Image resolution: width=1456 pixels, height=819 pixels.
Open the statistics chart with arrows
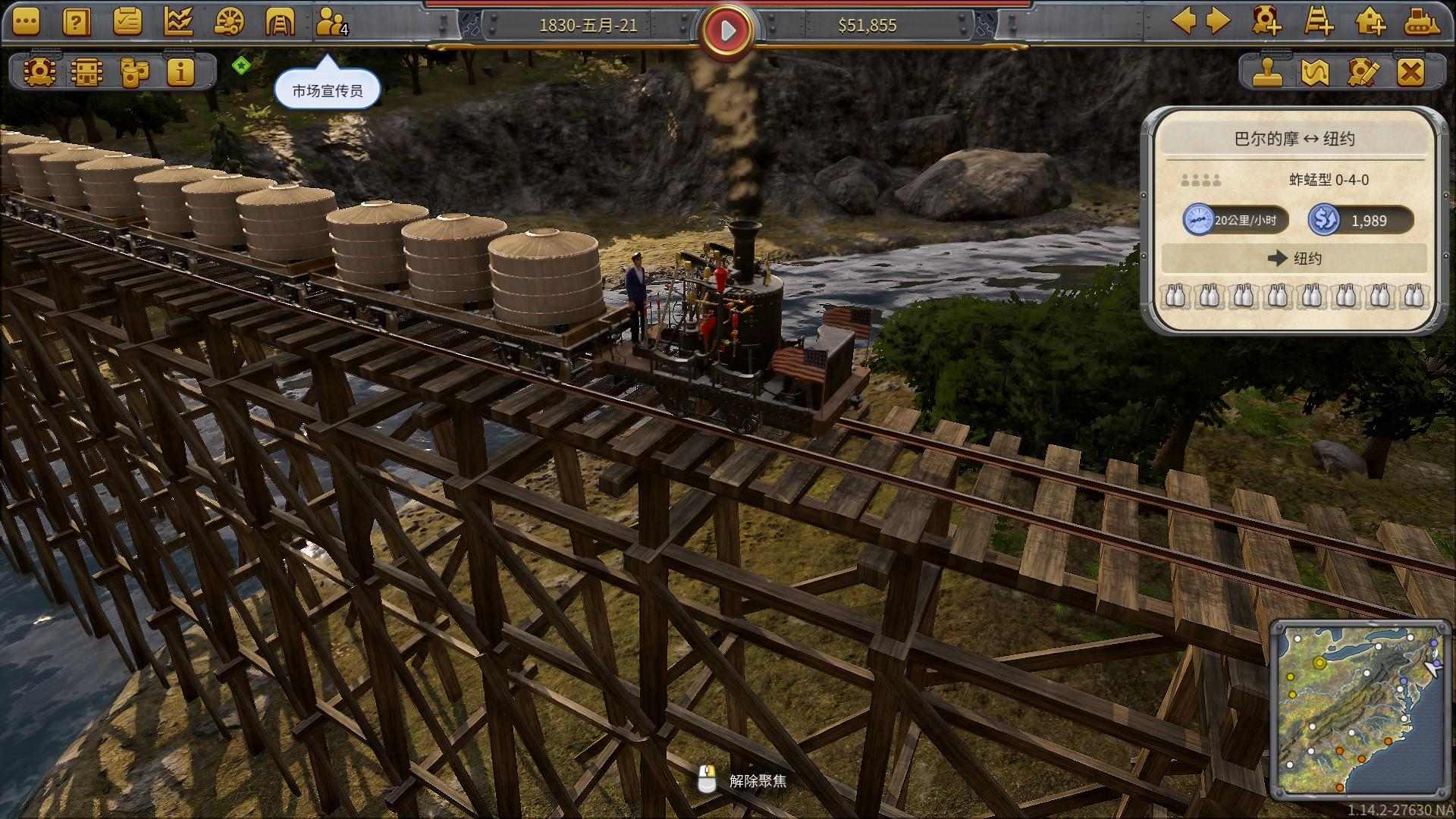pyautogui.click(x=178, y=23)
